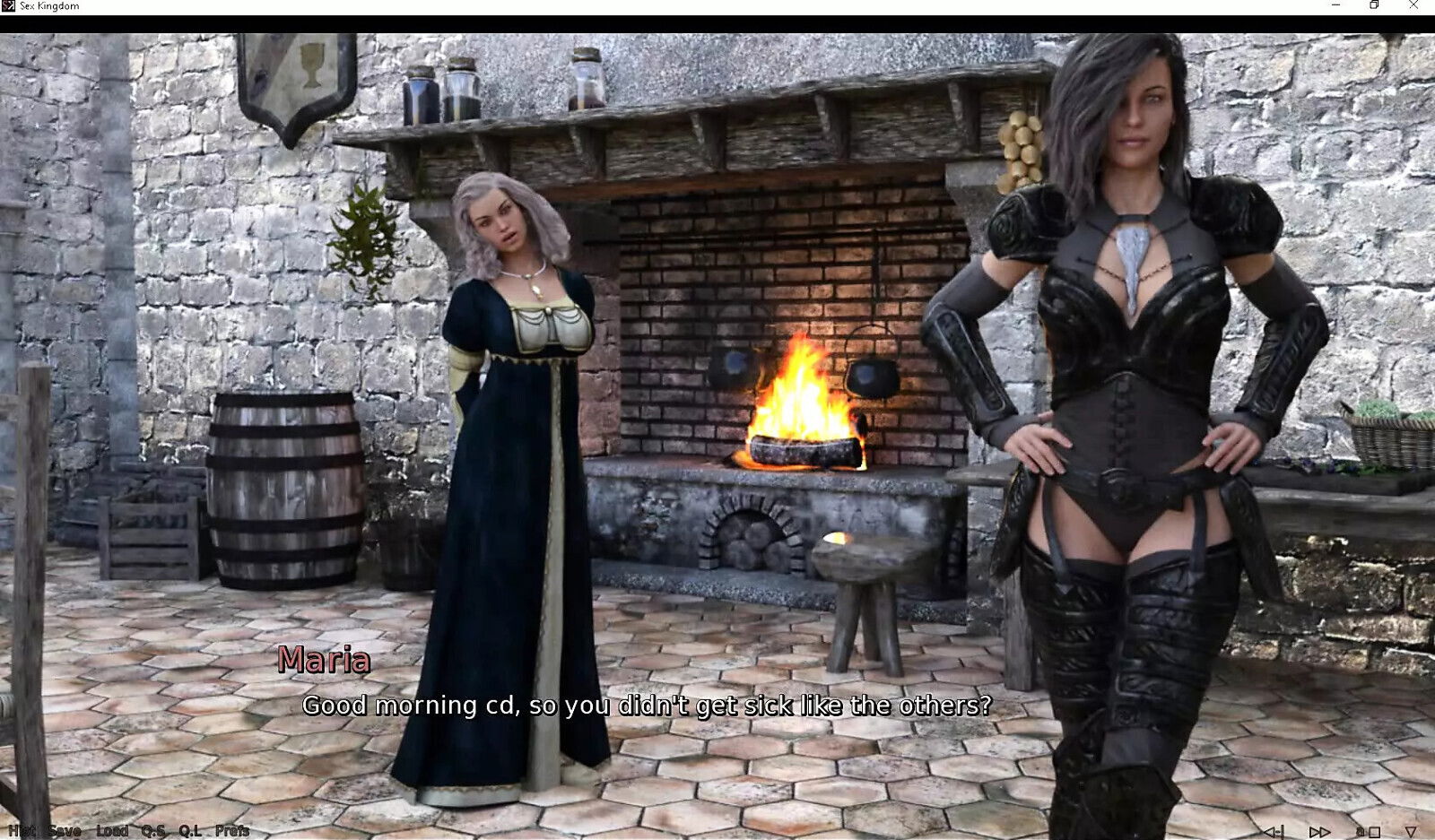1435x840 pixels.
Task: Click the window mode icon beside the skip controls
Action: tap(1374, 831)
